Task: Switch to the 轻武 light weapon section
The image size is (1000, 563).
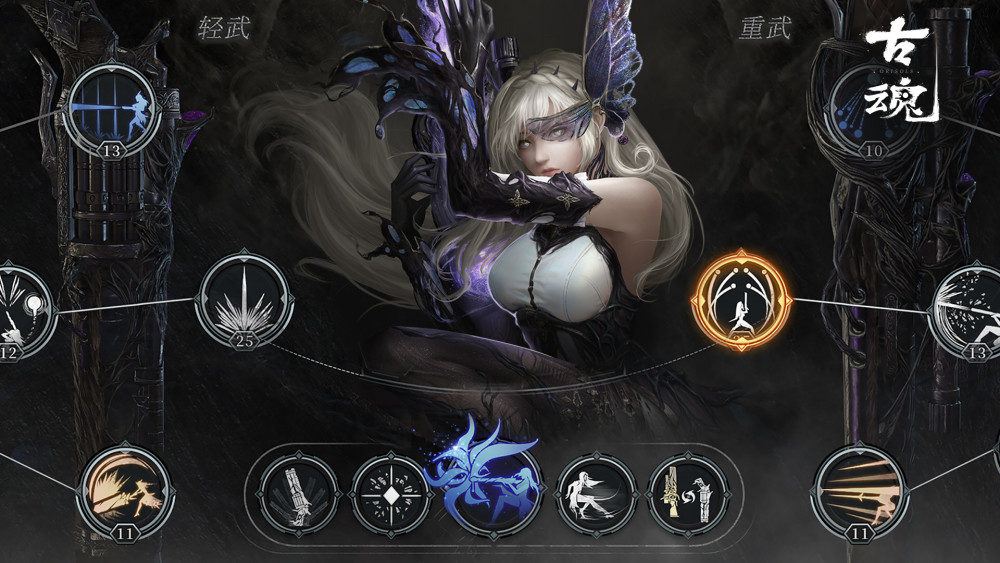Action: 223,27
